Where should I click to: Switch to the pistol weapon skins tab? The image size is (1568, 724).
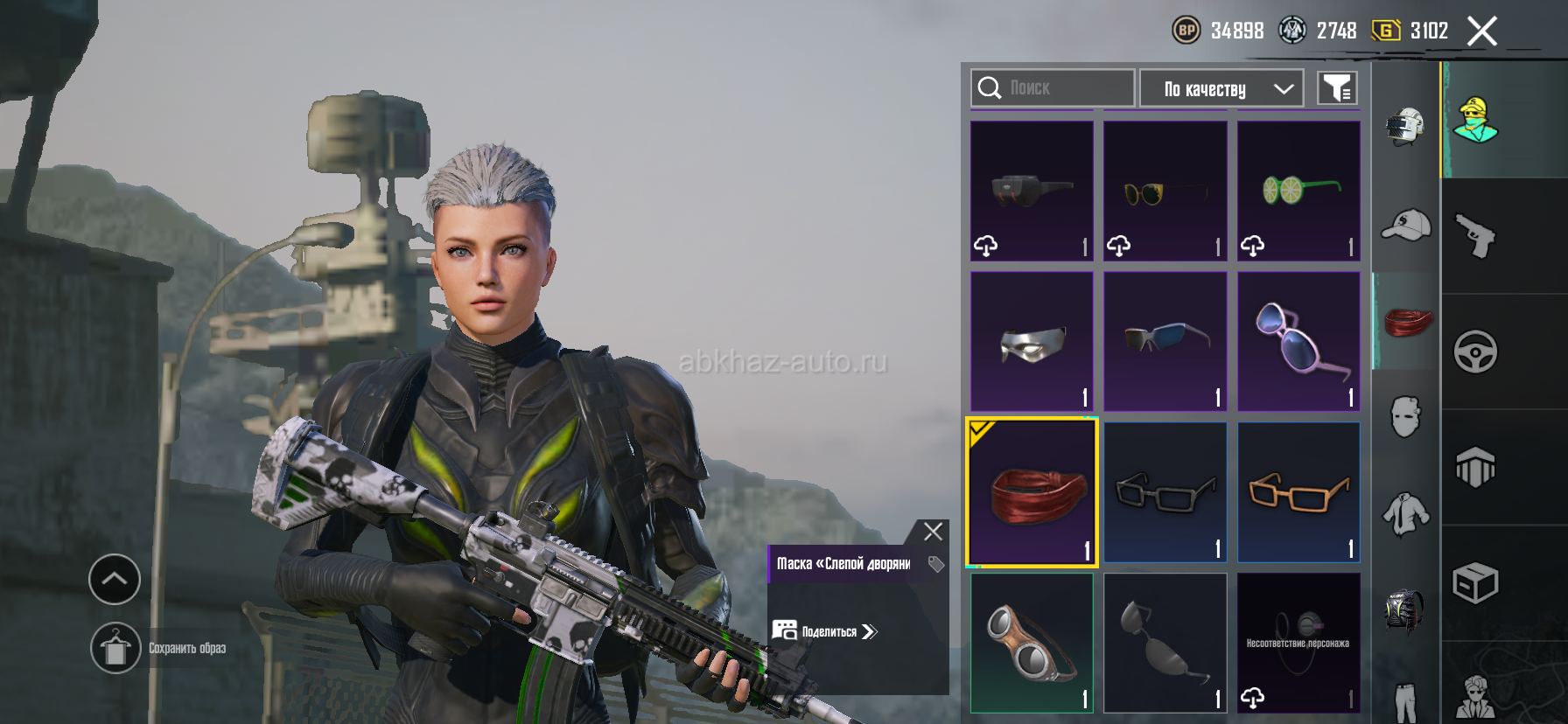pyautogui.click(x=1475, y=236)
